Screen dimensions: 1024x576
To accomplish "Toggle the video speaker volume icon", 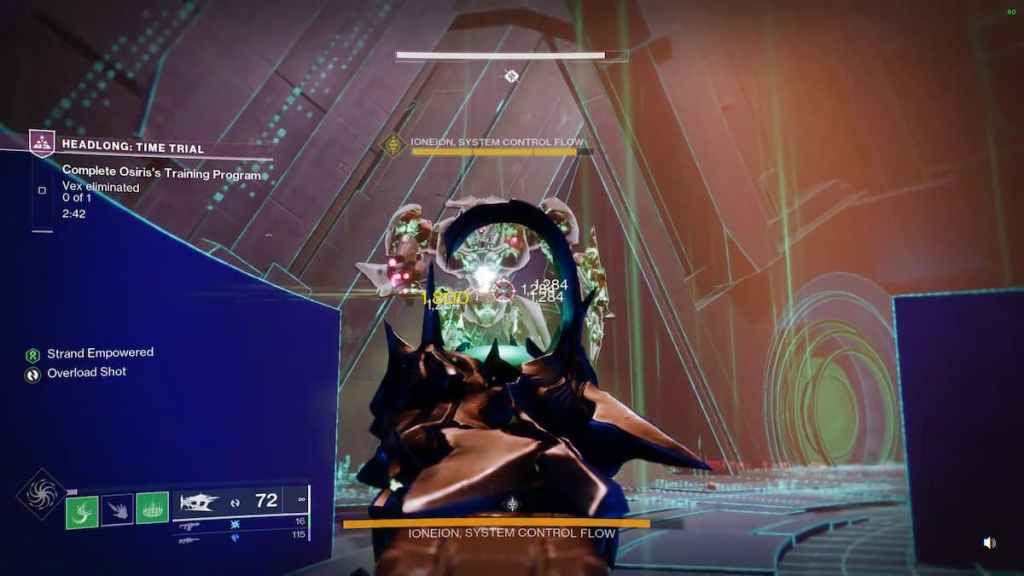I will [989, 542].
